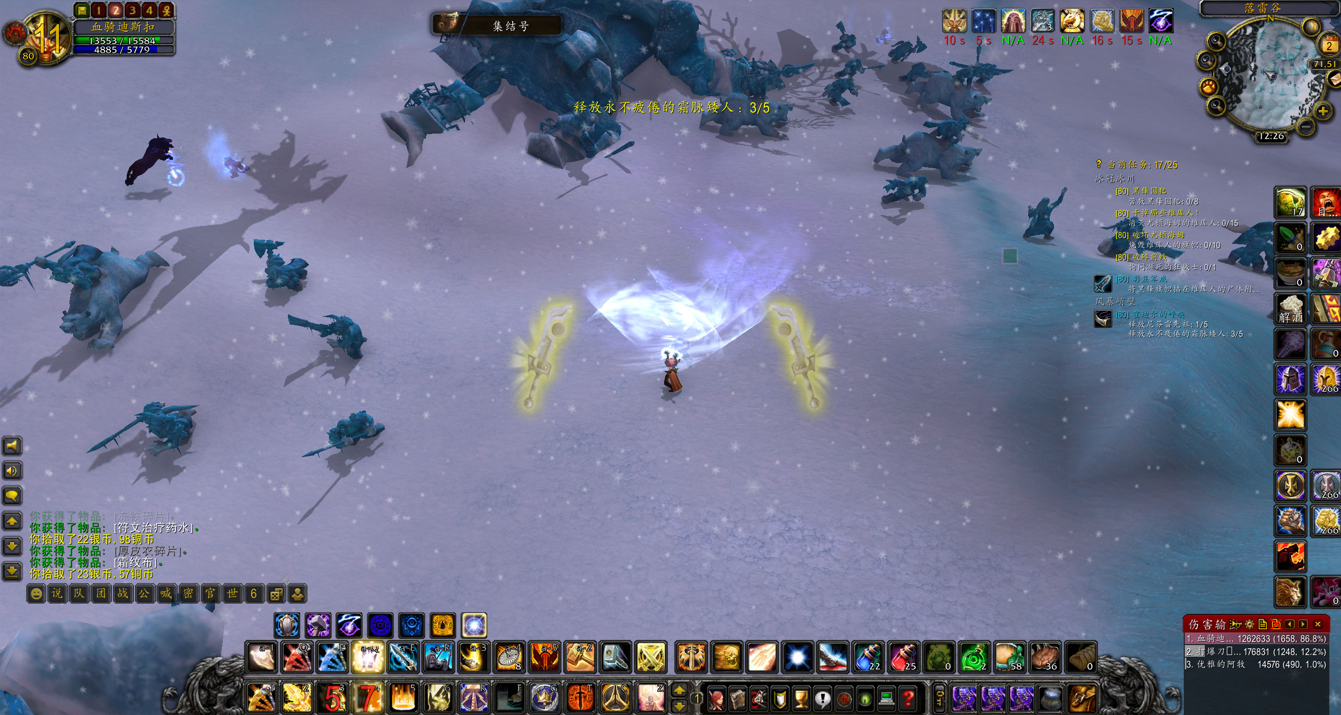Viewport: 1341px width, 715px height.
Task: Open the achievements trophy micro button
Action: tap(801, 698)
